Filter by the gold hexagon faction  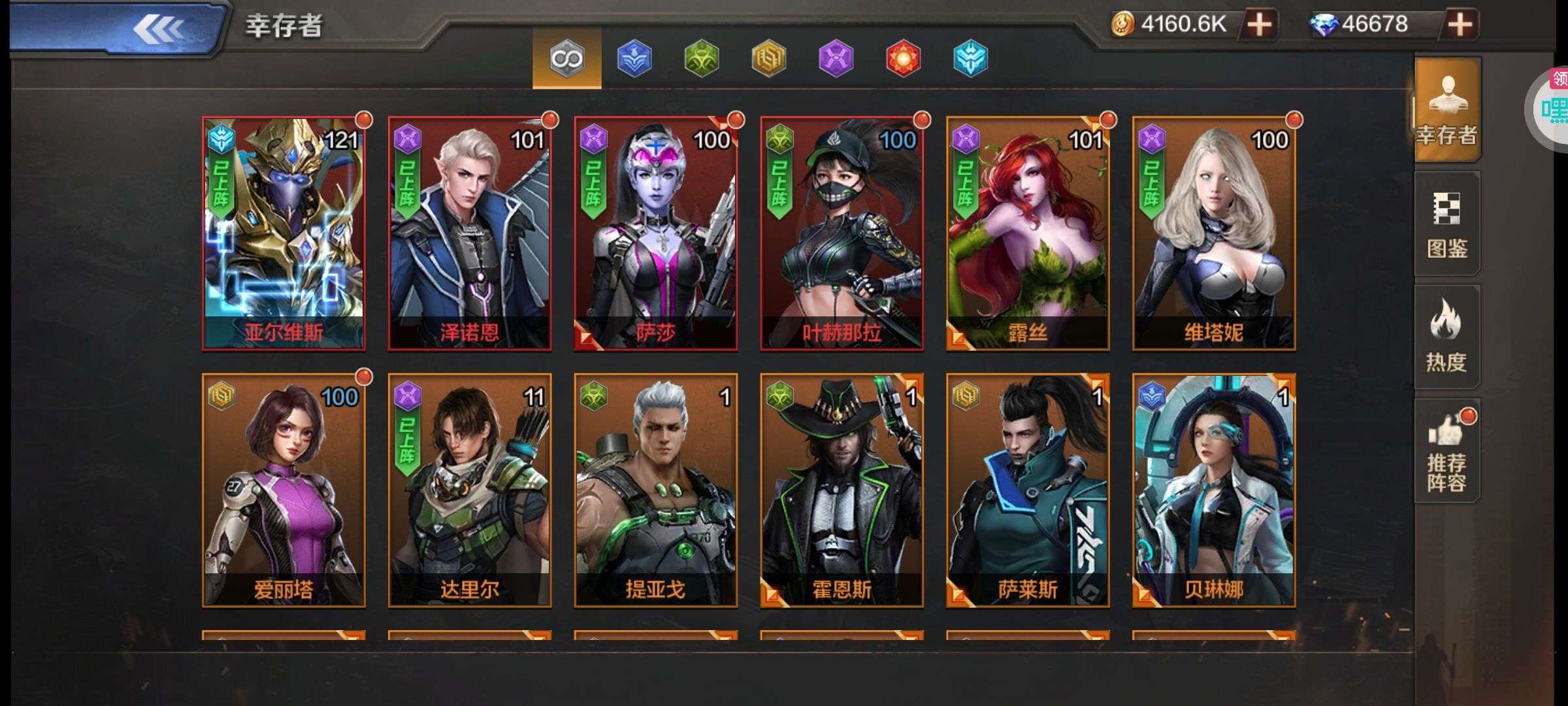click(x=769, y=59)
